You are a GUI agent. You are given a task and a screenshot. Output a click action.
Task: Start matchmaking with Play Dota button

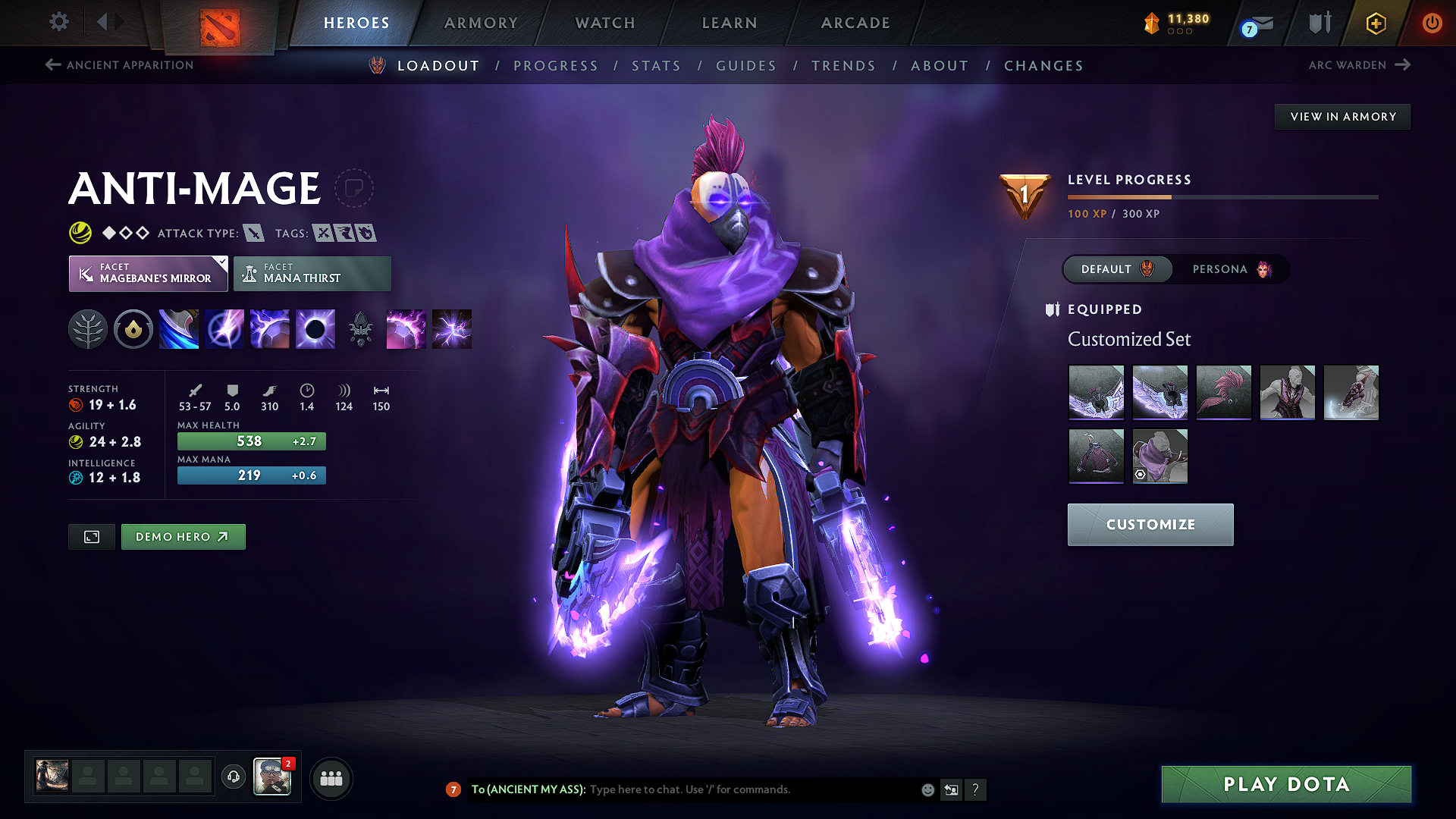(x=1286, y=784)
